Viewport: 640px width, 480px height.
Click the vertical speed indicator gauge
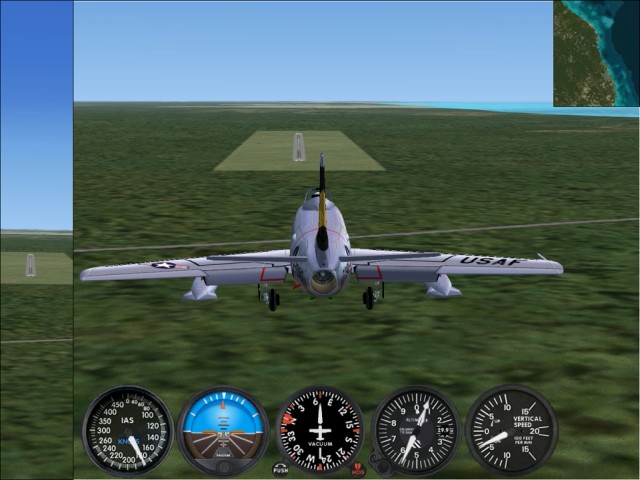[x=511, y=431]
